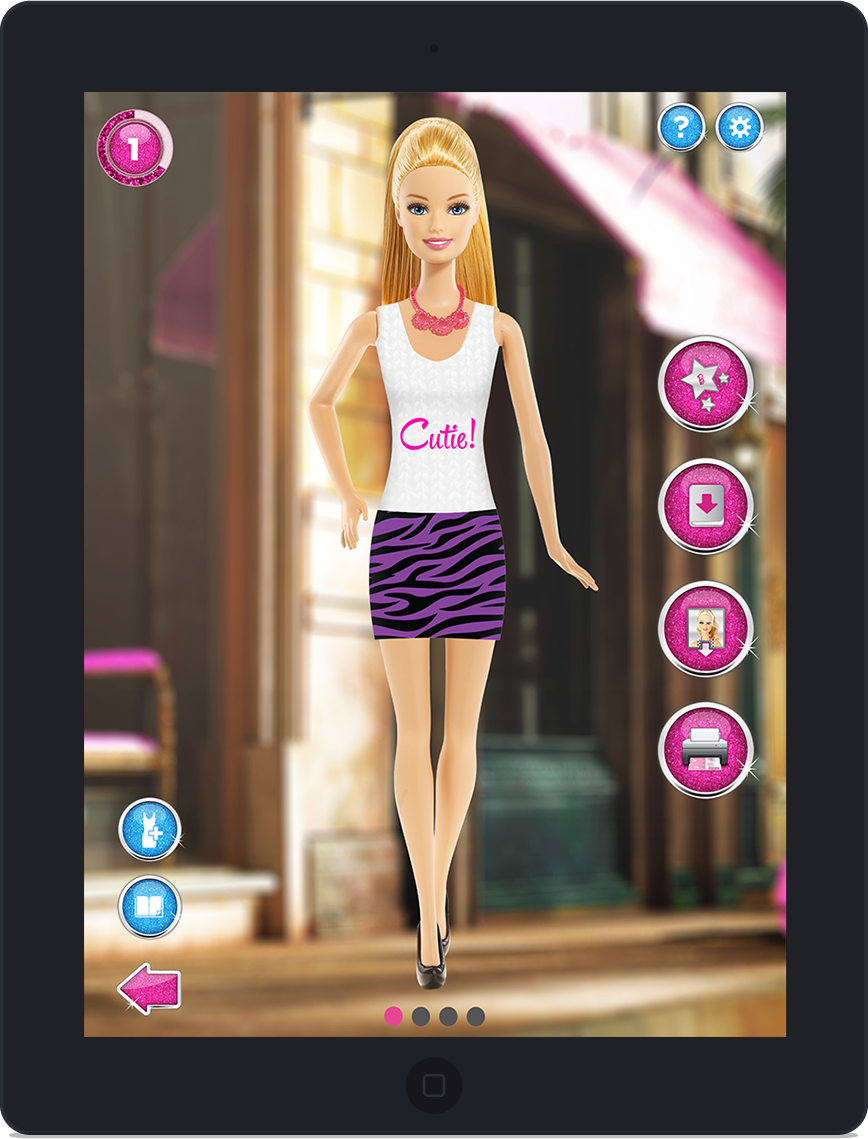Click the tablet home button
Viewport: 868px width, 1139px height.
coord(434,1086)
